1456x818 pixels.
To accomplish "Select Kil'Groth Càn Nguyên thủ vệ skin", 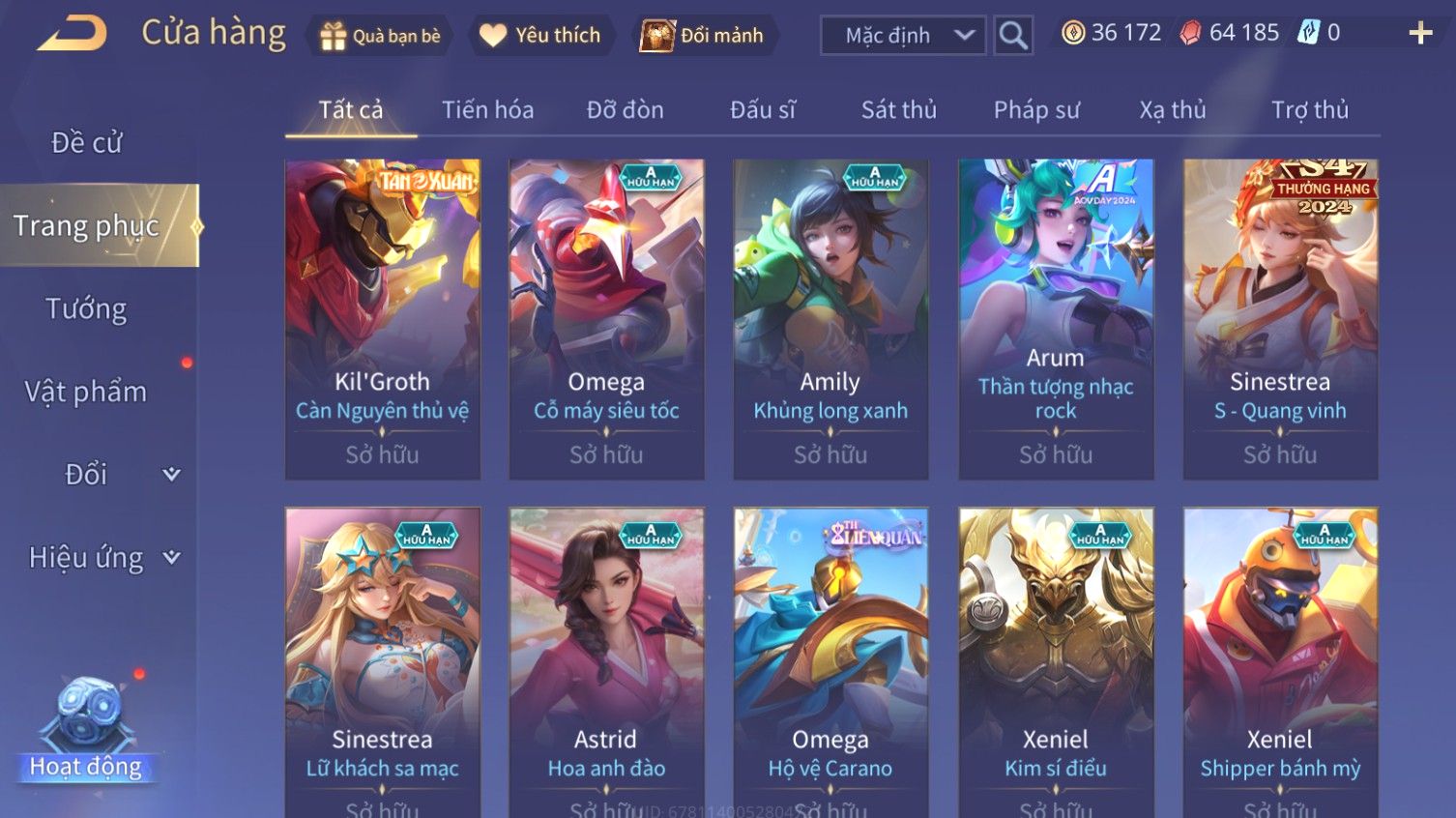I will point(383,319).
